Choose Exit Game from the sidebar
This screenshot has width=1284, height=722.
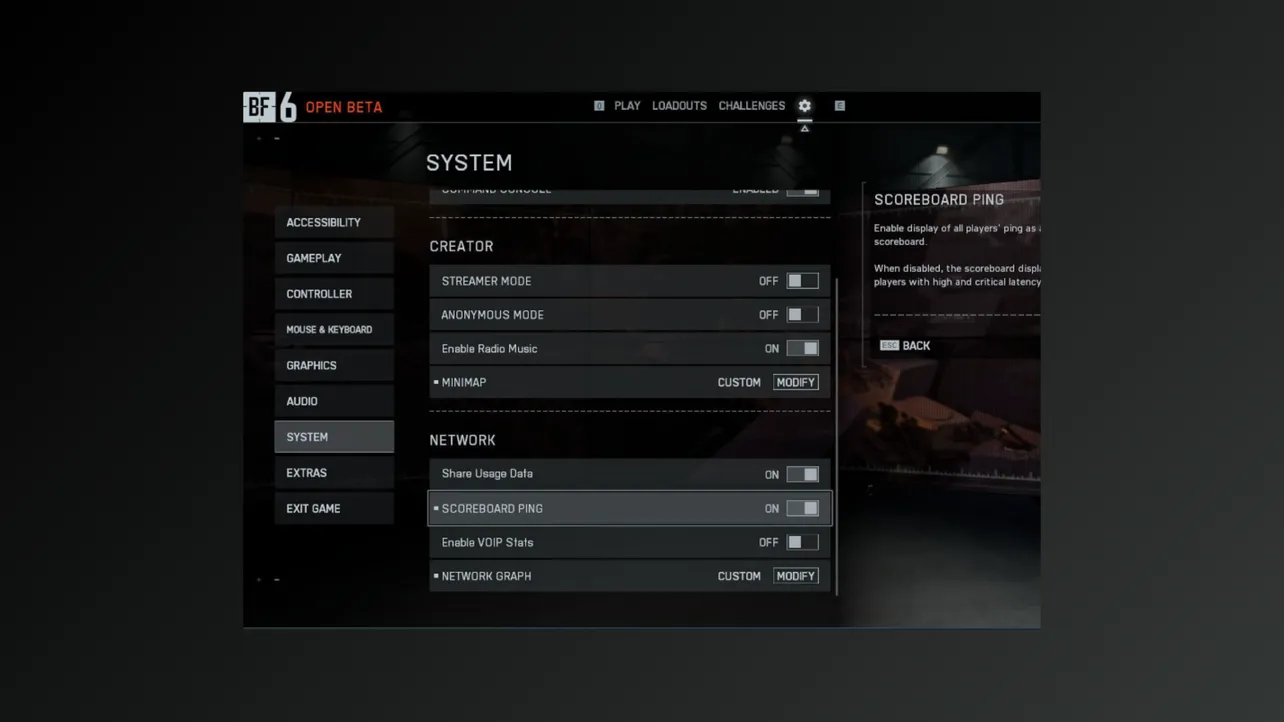point(334,509)
